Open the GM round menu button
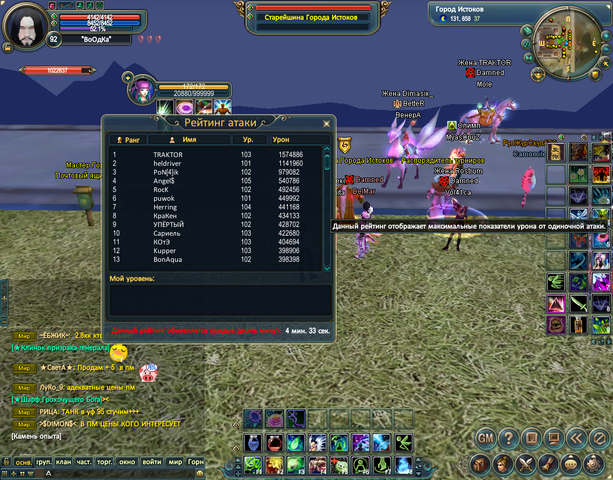 486,438
